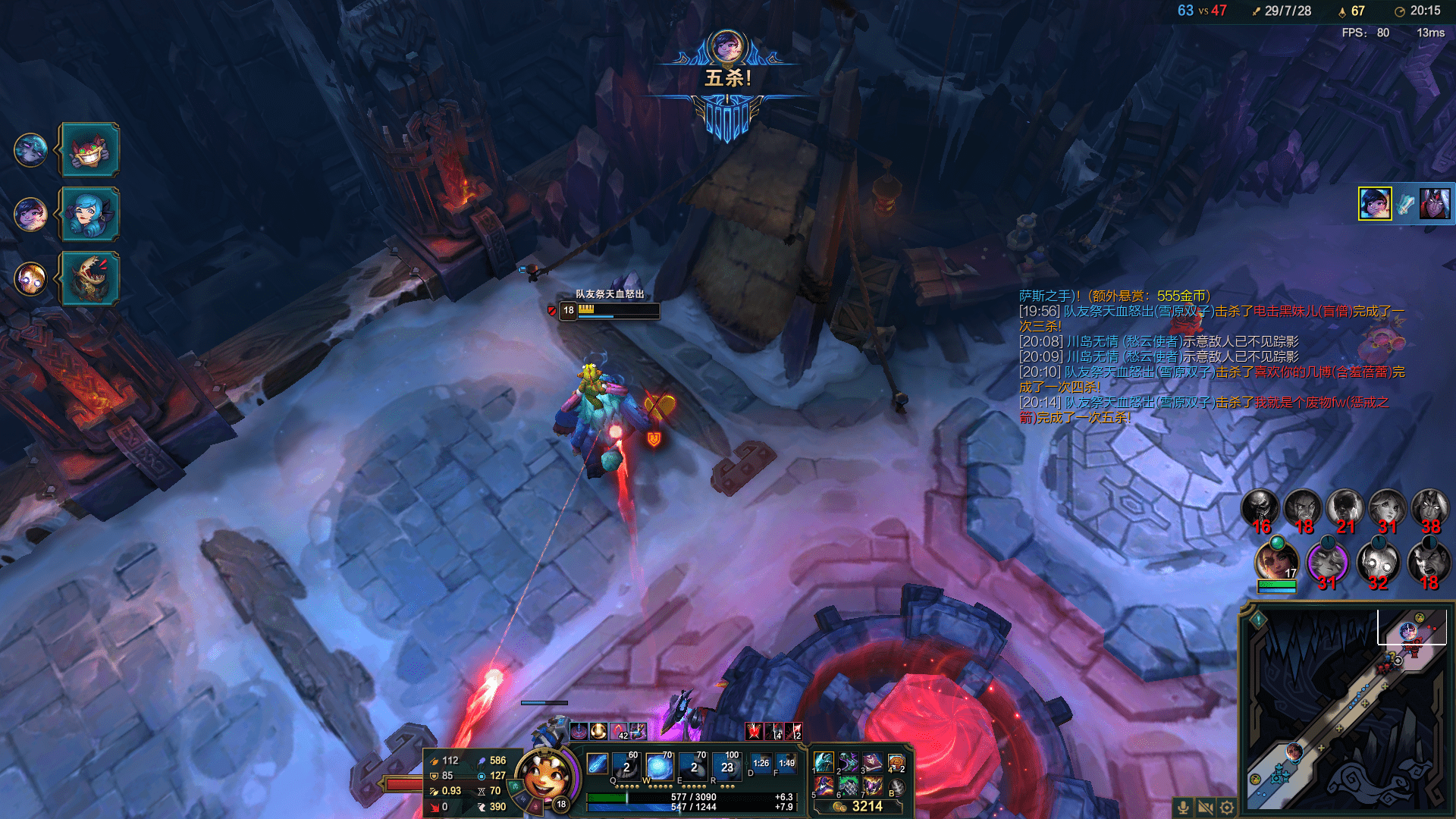Trigger the R ultimate ability icon
The width and height of the screenshot is (1456, 819).
pos(726,767)
